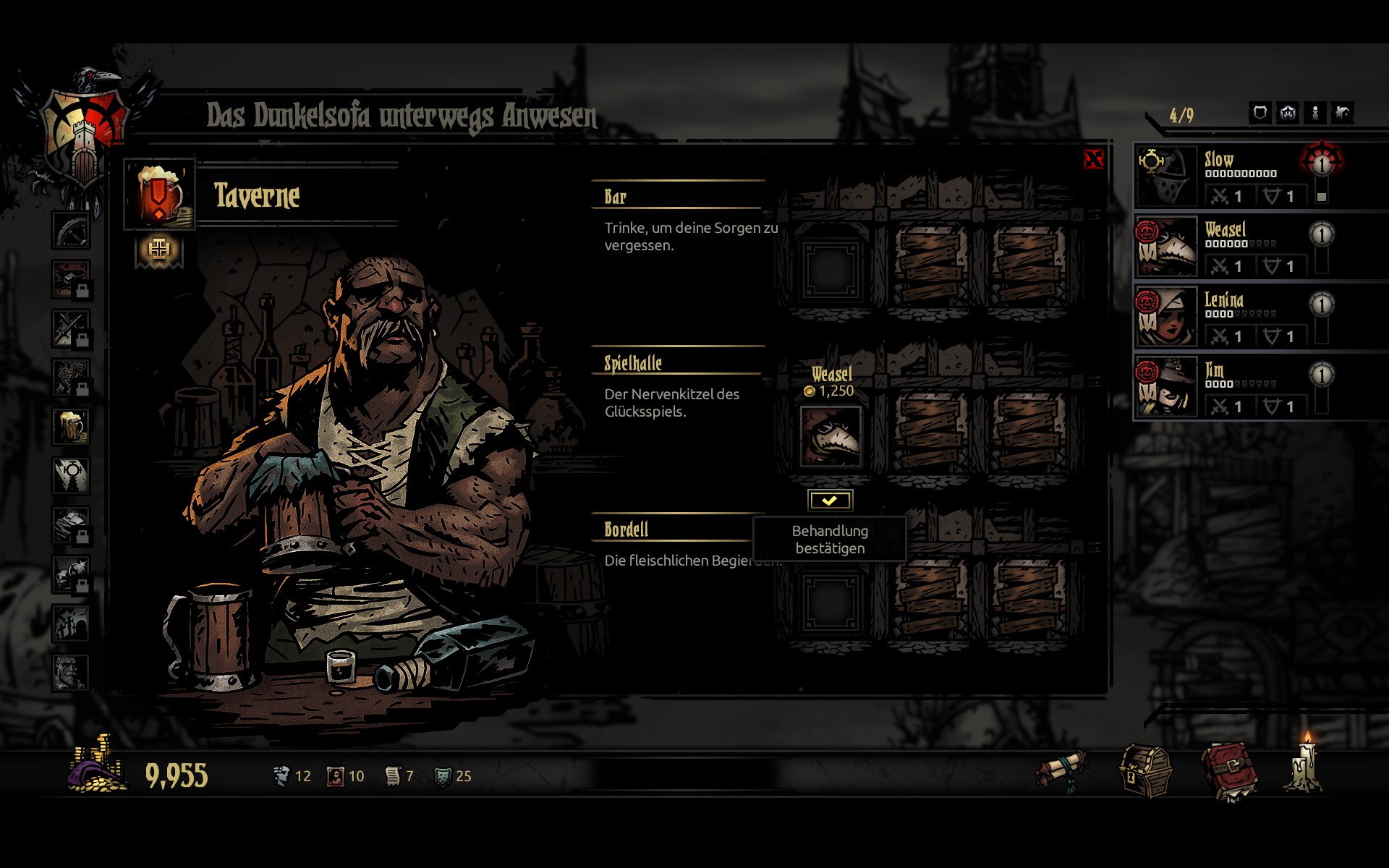The height and width of the screenshot is (868, 1389).
Task: Pick Jim from the hero roster
Action: [x=1165, y=387]
